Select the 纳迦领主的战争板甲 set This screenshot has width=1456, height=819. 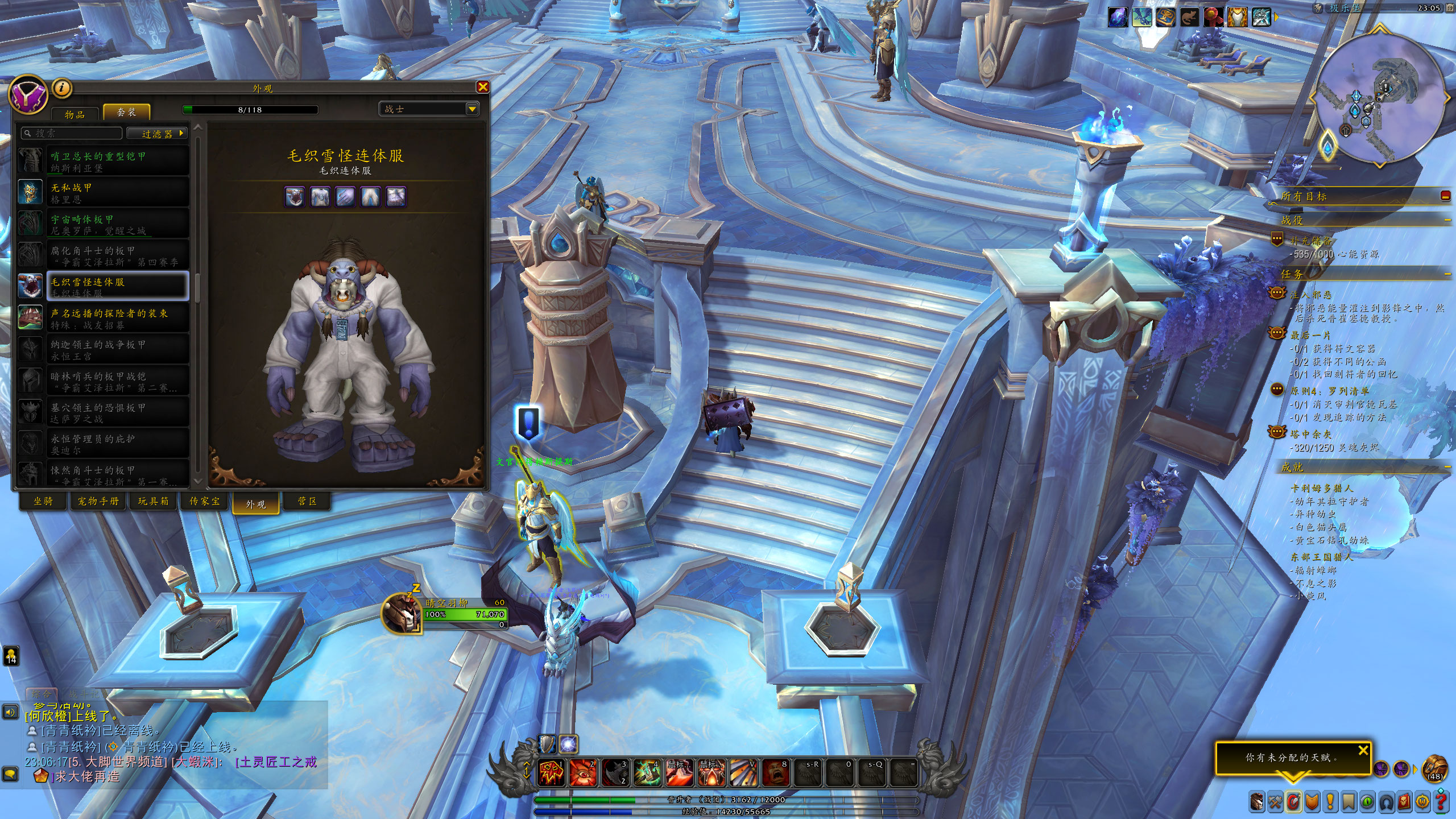tap(104, 350)
